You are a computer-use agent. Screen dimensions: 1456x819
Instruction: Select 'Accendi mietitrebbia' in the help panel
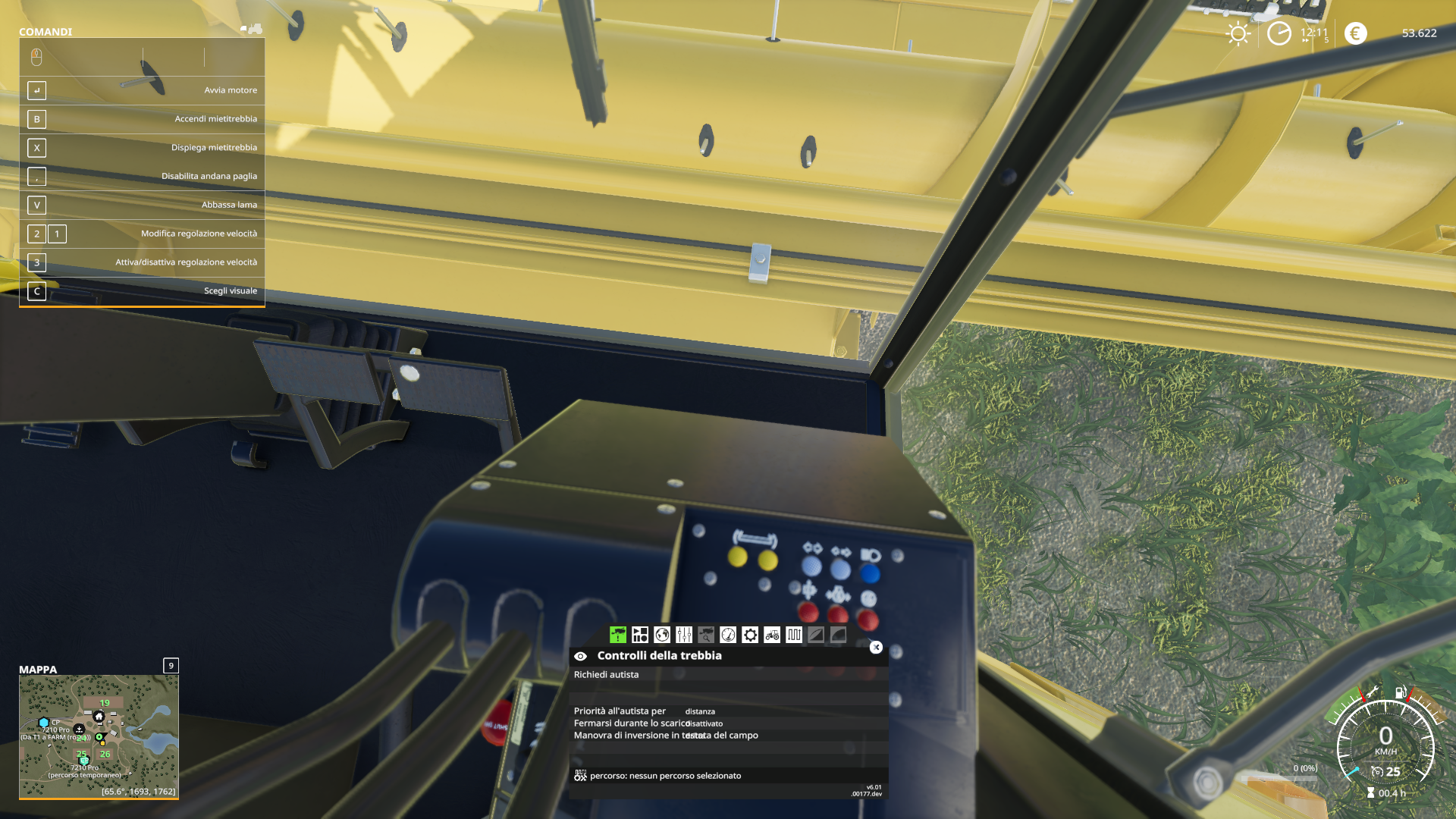(x=216, y=118)
